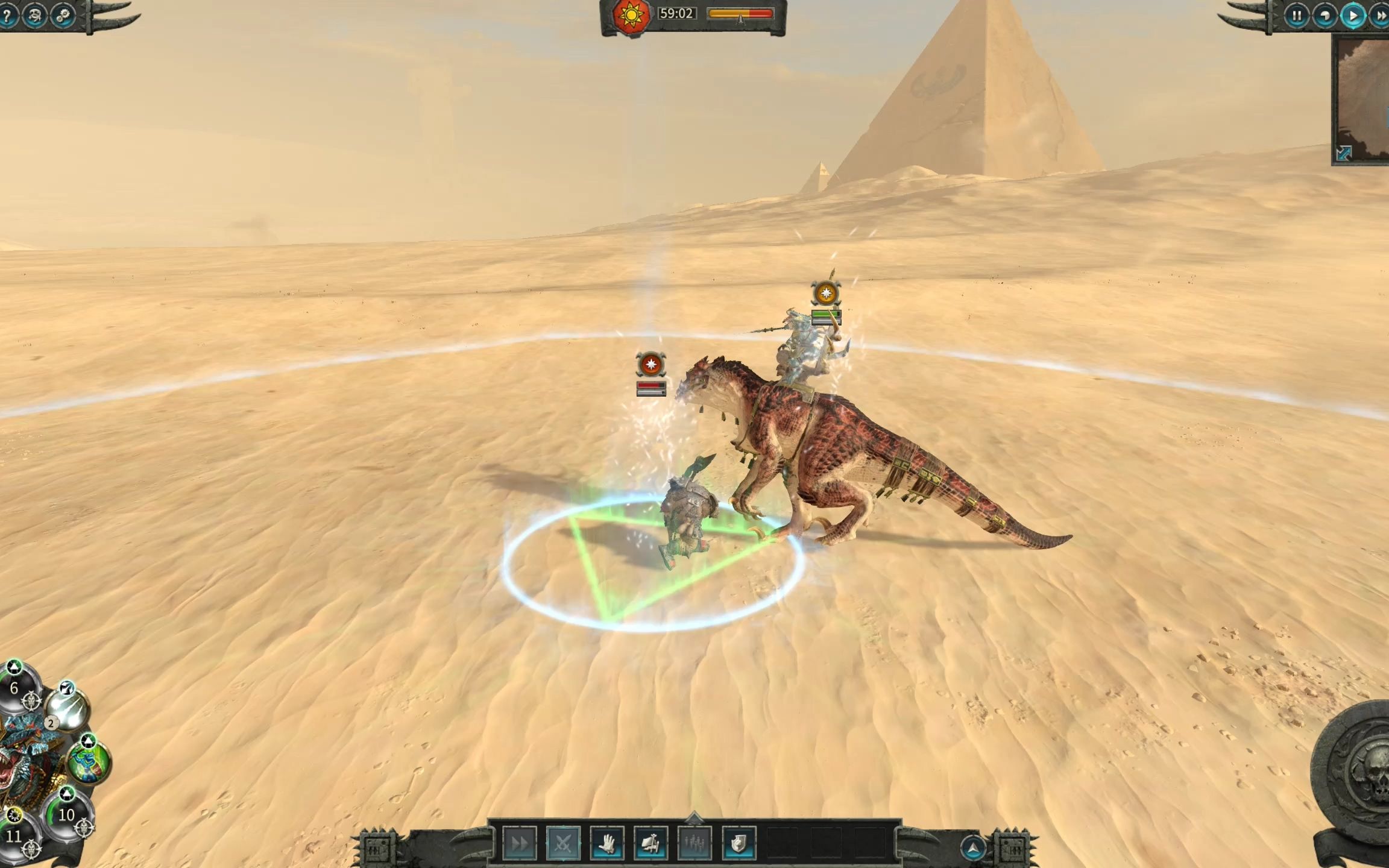
Task: Activate the green warrior ability orb
Action: [89, 761]
